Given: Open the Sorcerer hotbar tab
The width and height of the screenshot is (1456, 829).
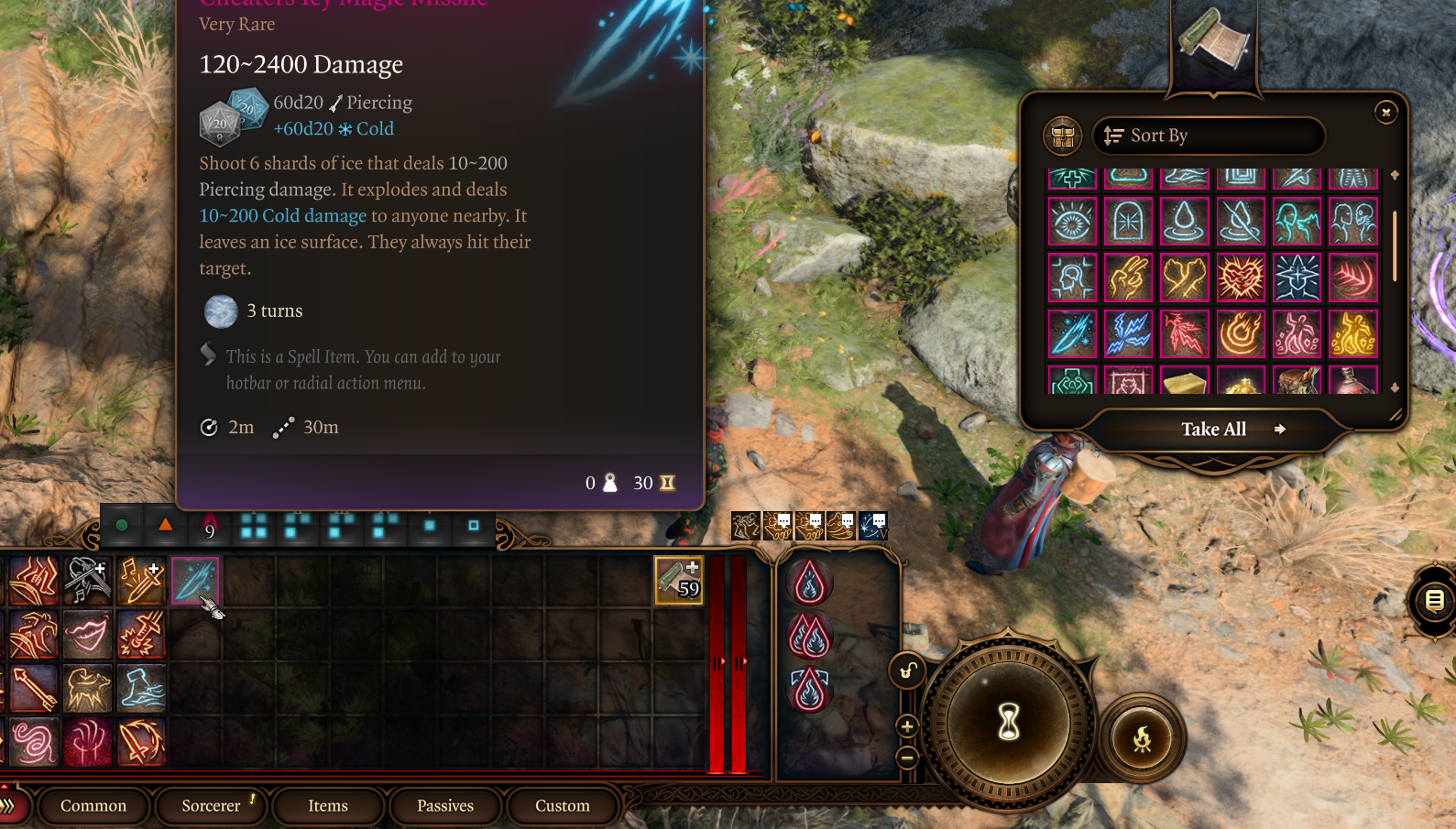Looking at the screenshot, I should (x=211, y=805).
